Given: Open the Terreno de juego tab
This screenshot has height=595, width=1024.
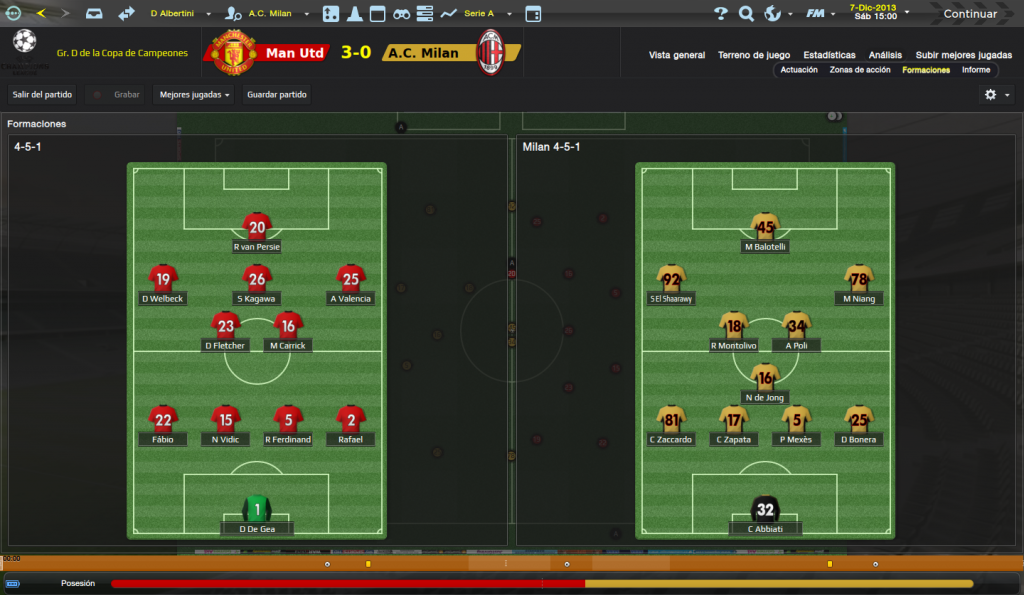Looking at the screenshot, I should click(753, 55).
